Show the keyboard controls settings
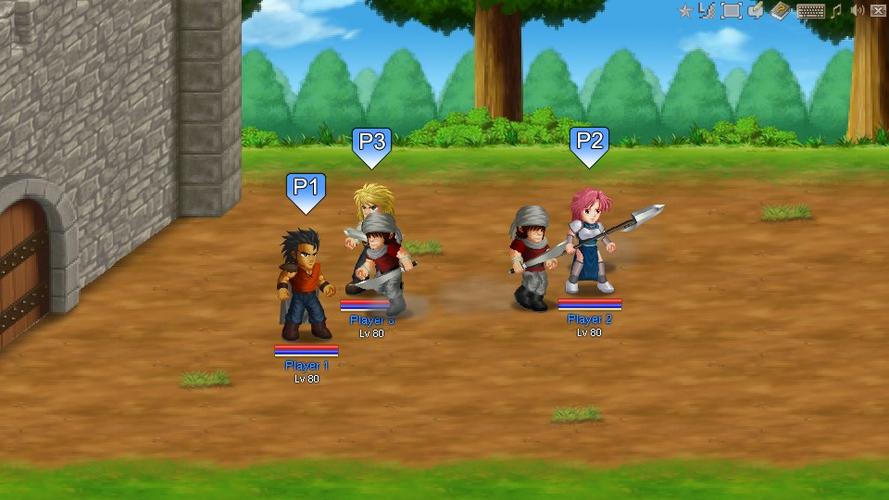This screenshot has width=889, height=500. tap(810, 11)
